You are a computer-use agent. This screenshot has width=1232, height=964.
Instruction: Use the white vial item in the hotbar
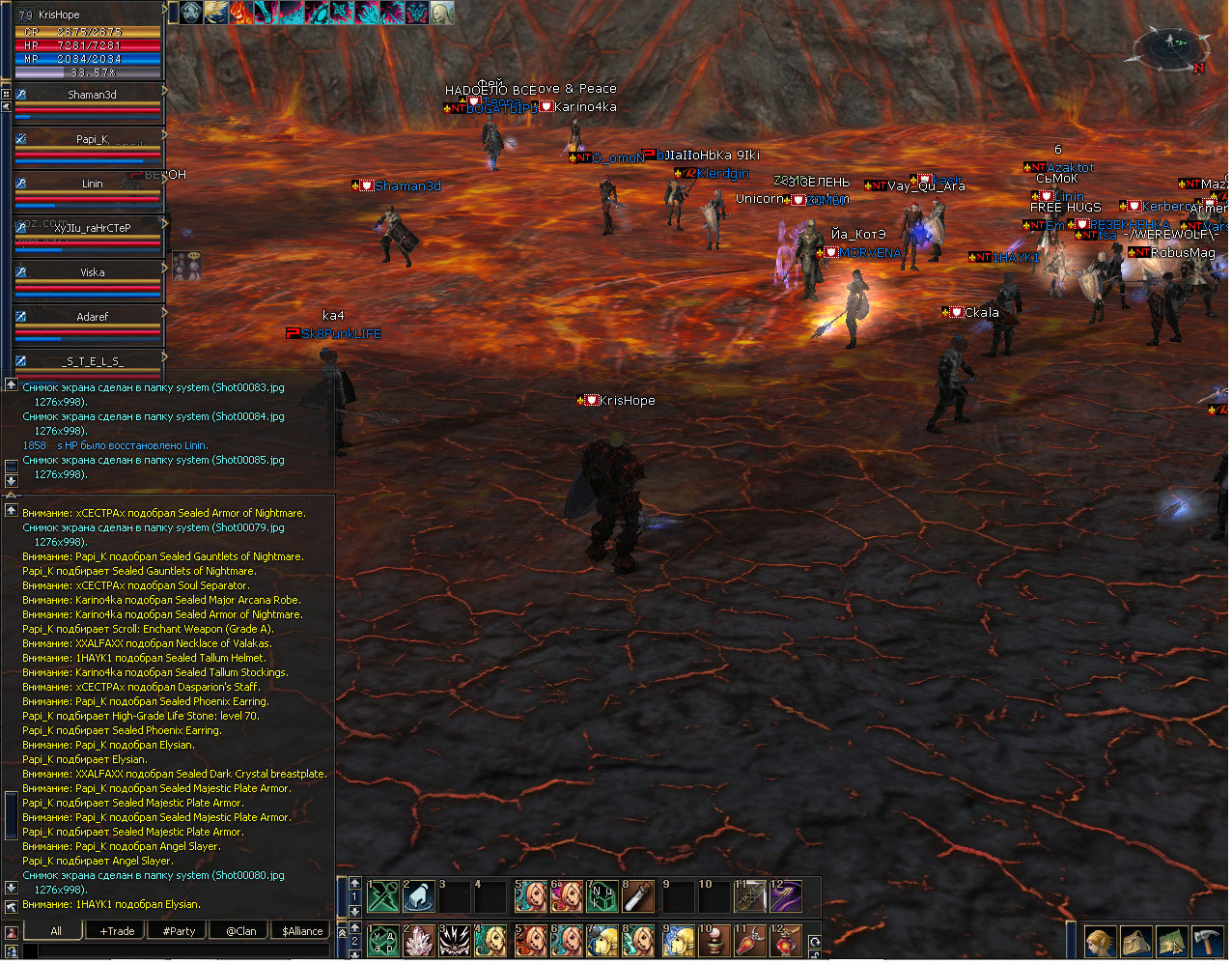638,897
